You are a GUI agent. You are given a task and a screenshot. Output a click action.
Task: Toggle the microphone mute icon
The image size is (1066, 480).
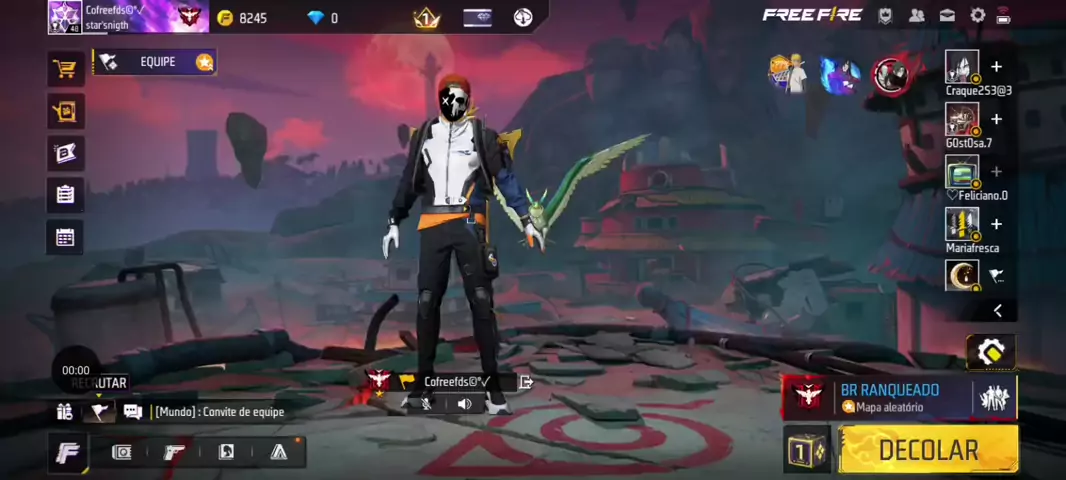pos(427,404)
